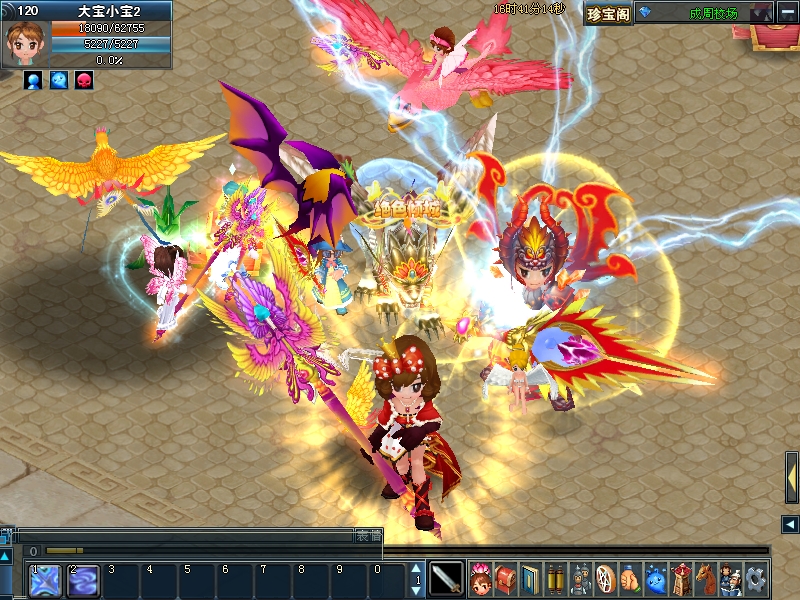Activate the skill in hotbar slot 1
This screenshot has height=600, width=800.
click(45, 581)
